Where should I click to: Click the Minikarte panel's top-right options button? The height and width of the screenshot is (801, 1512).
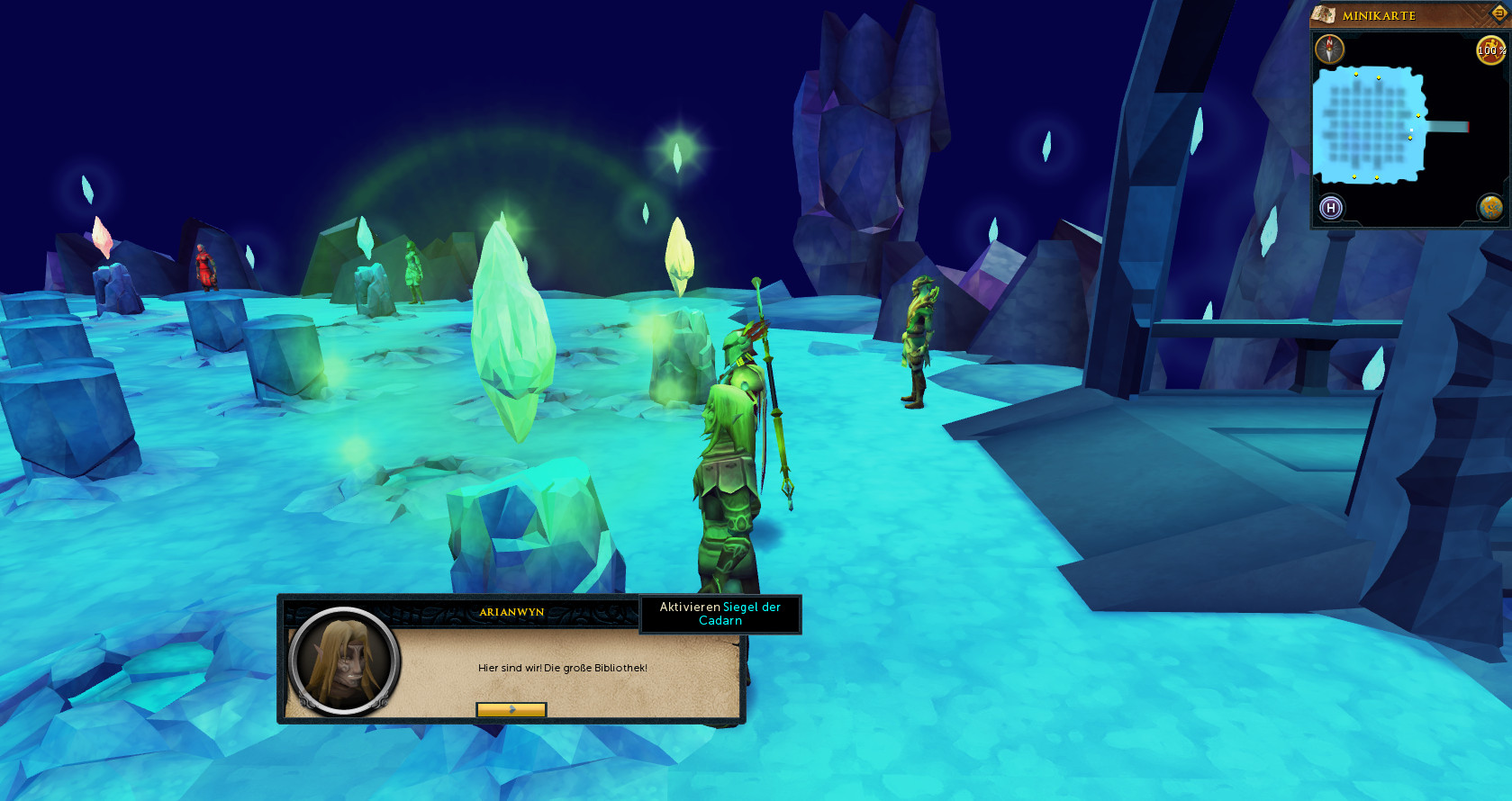1499,13
